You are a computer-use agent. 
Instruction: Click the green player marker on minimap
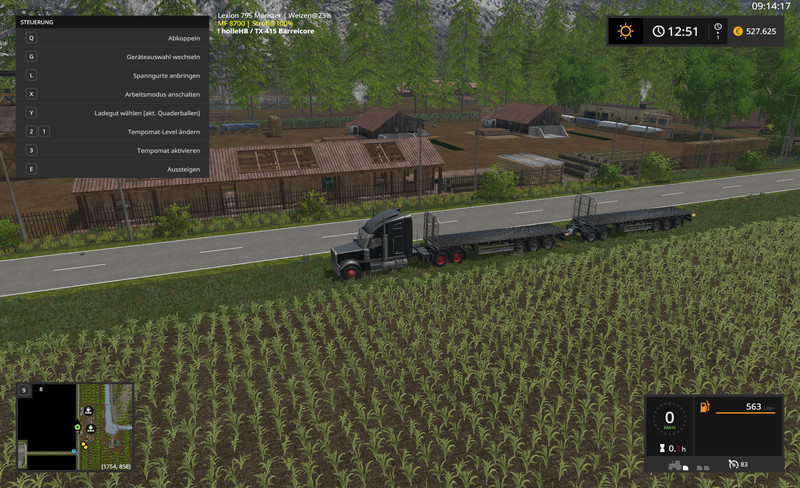click(76, 427)
